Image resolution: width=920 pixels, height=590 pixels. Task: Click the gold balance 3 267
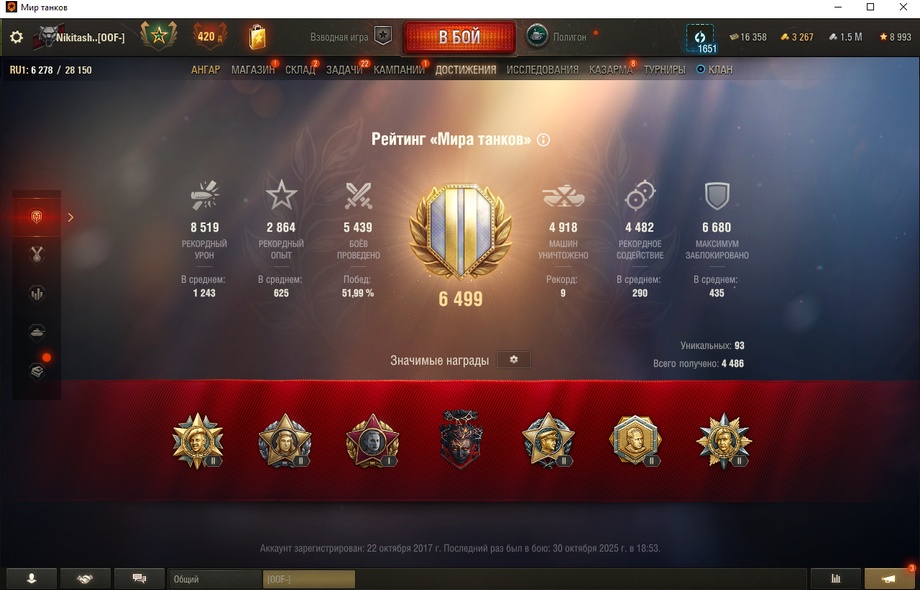(797, 37)
